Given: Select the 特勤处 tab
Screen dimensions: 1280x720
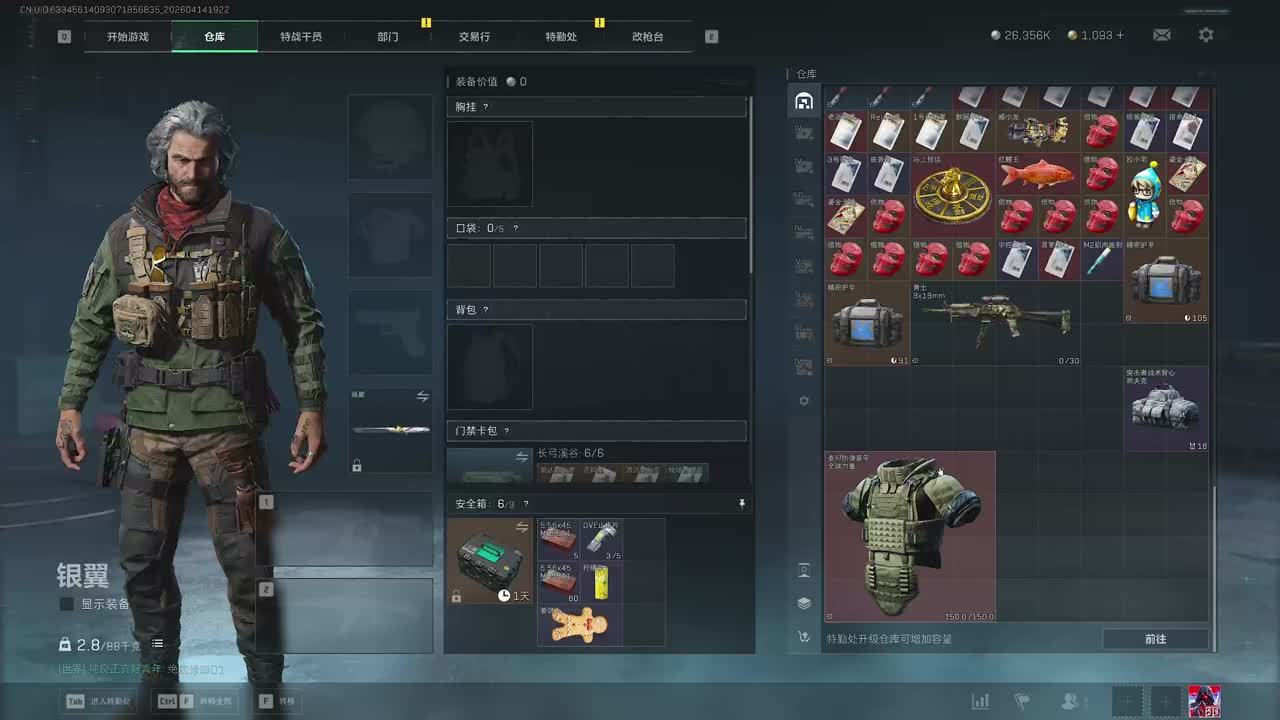Looking at the screenshot, I should [561, 37].
